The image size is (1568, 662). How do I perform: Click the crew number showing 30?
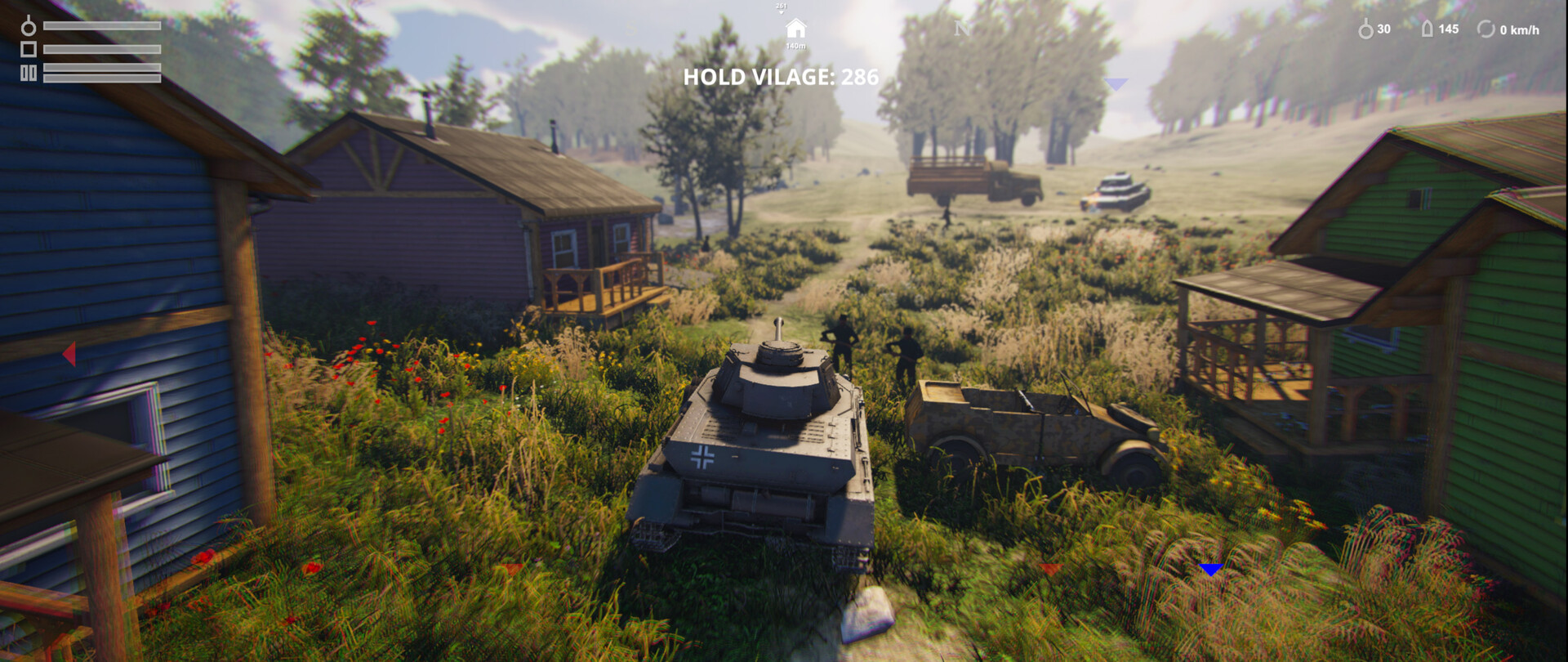click(1383, 28)
